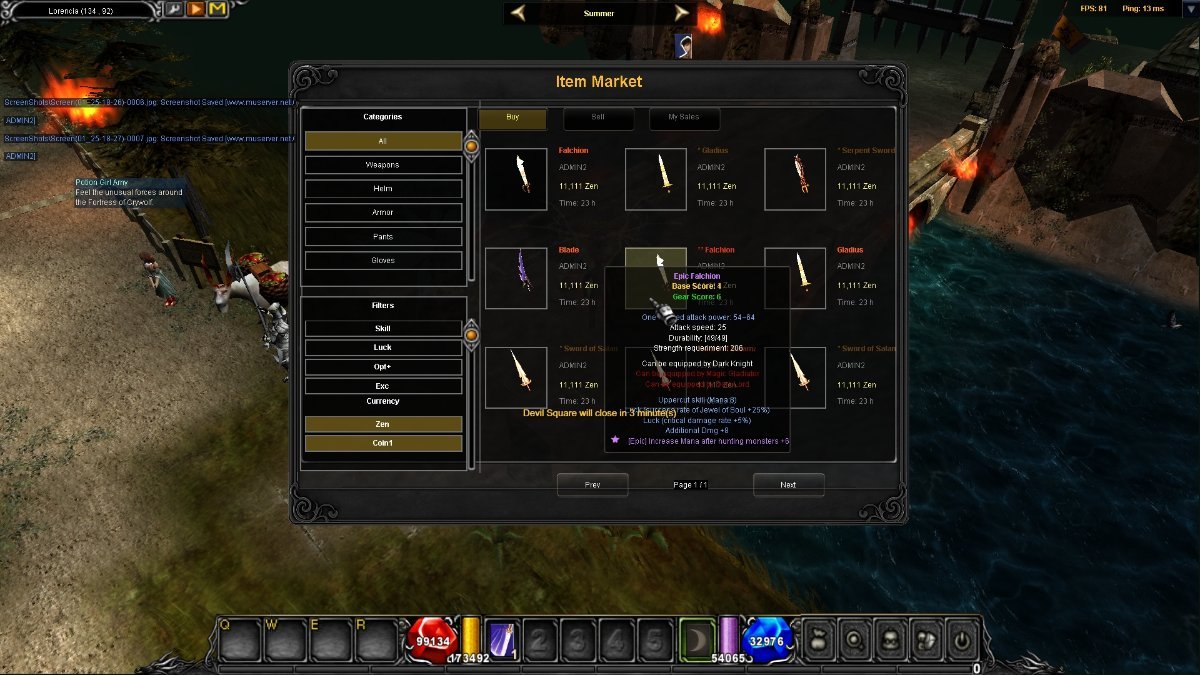Viewport: 1200px width, 675px height.
Task: Pick the Gloves category
Action: point(383,261)
